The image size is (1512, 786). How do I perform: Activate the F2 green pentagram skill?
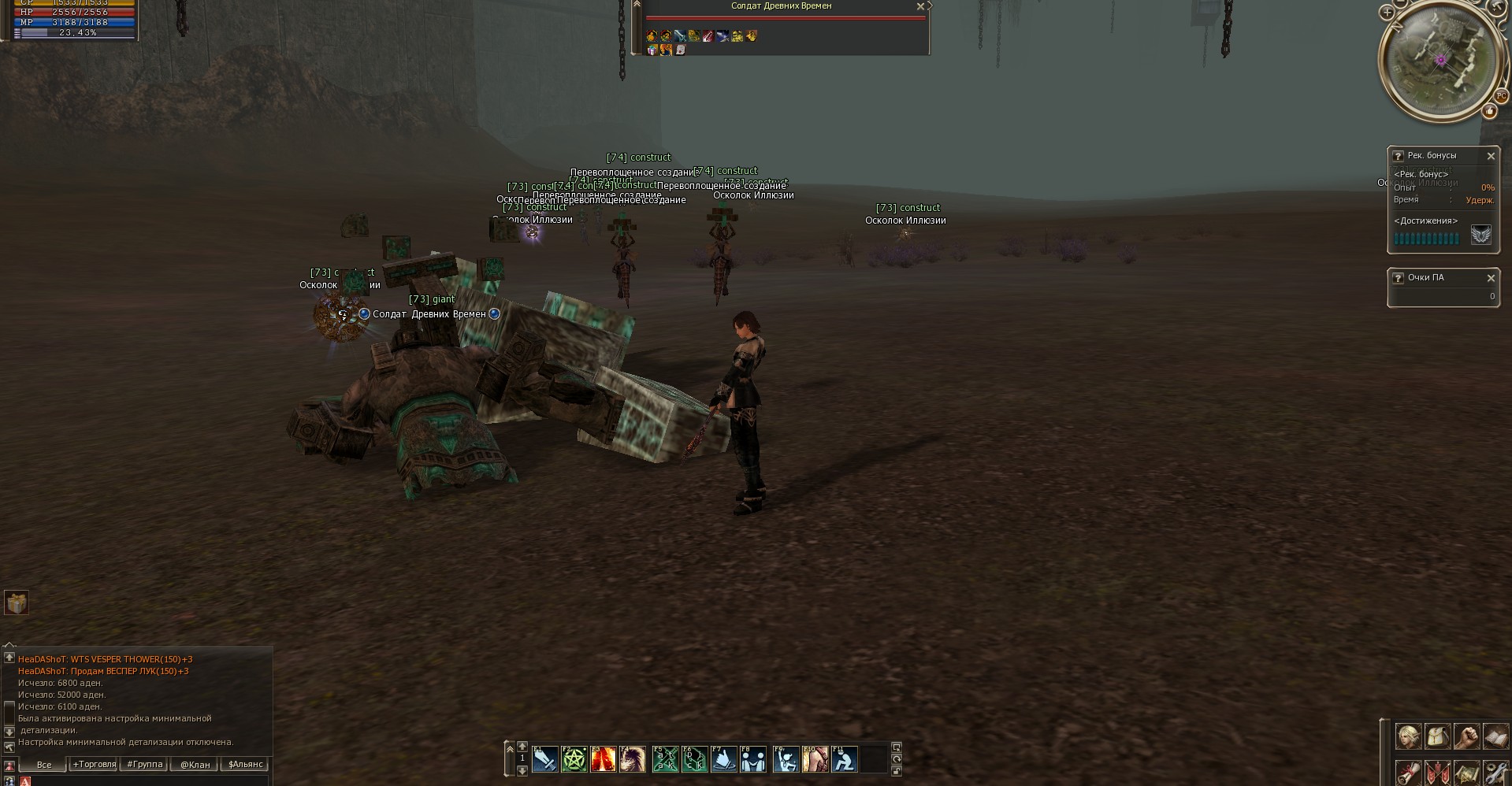[x=574, y=759]
